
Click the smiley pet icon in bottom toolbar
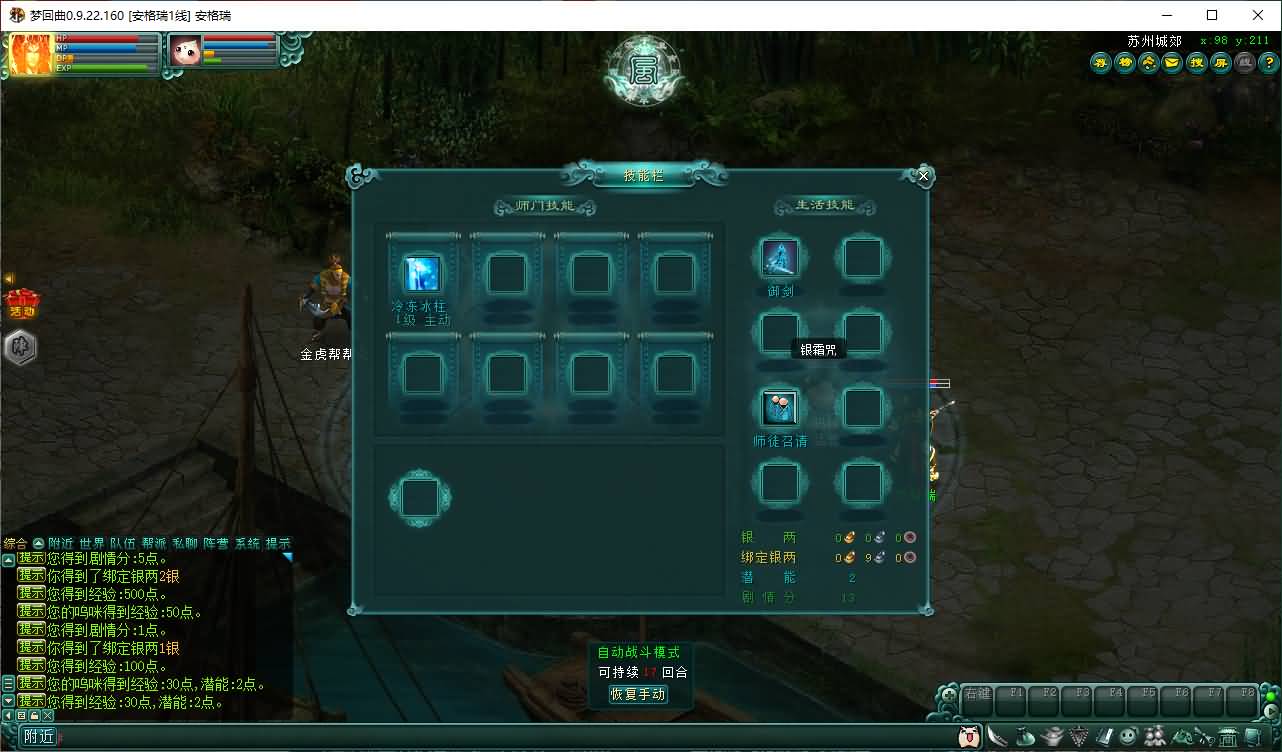(x=1126, y=735)
